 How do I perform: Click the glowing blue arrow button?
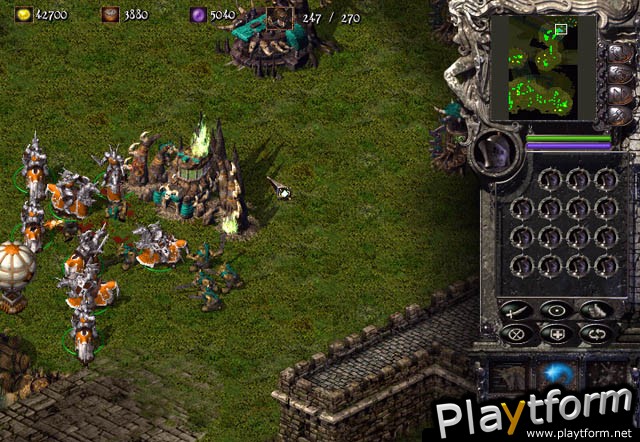click(556, 373)
